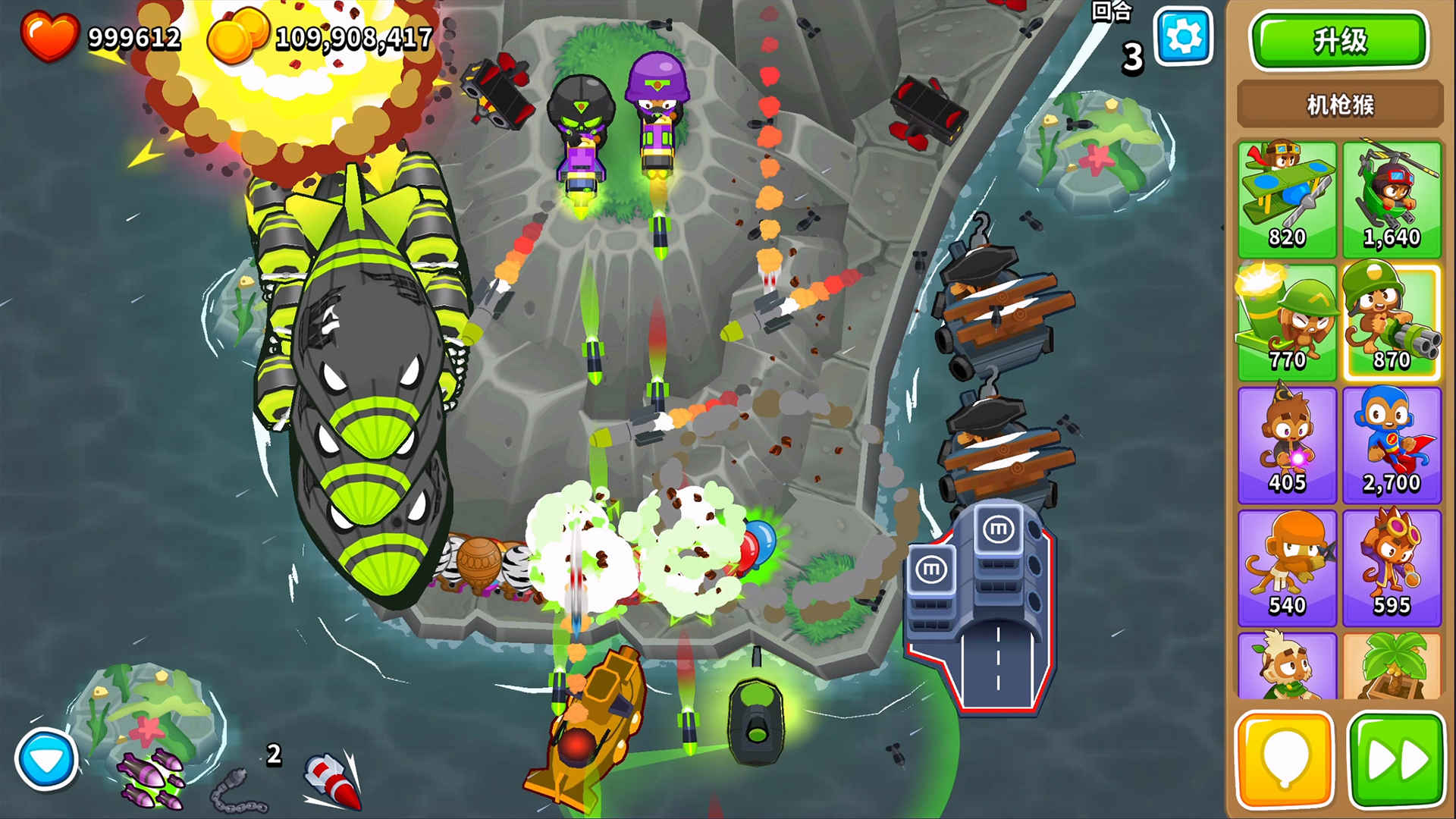Viewport: 1456px width, 819px height.
Task: Activate the purple rocket storm ability
Action: point(151,778)
